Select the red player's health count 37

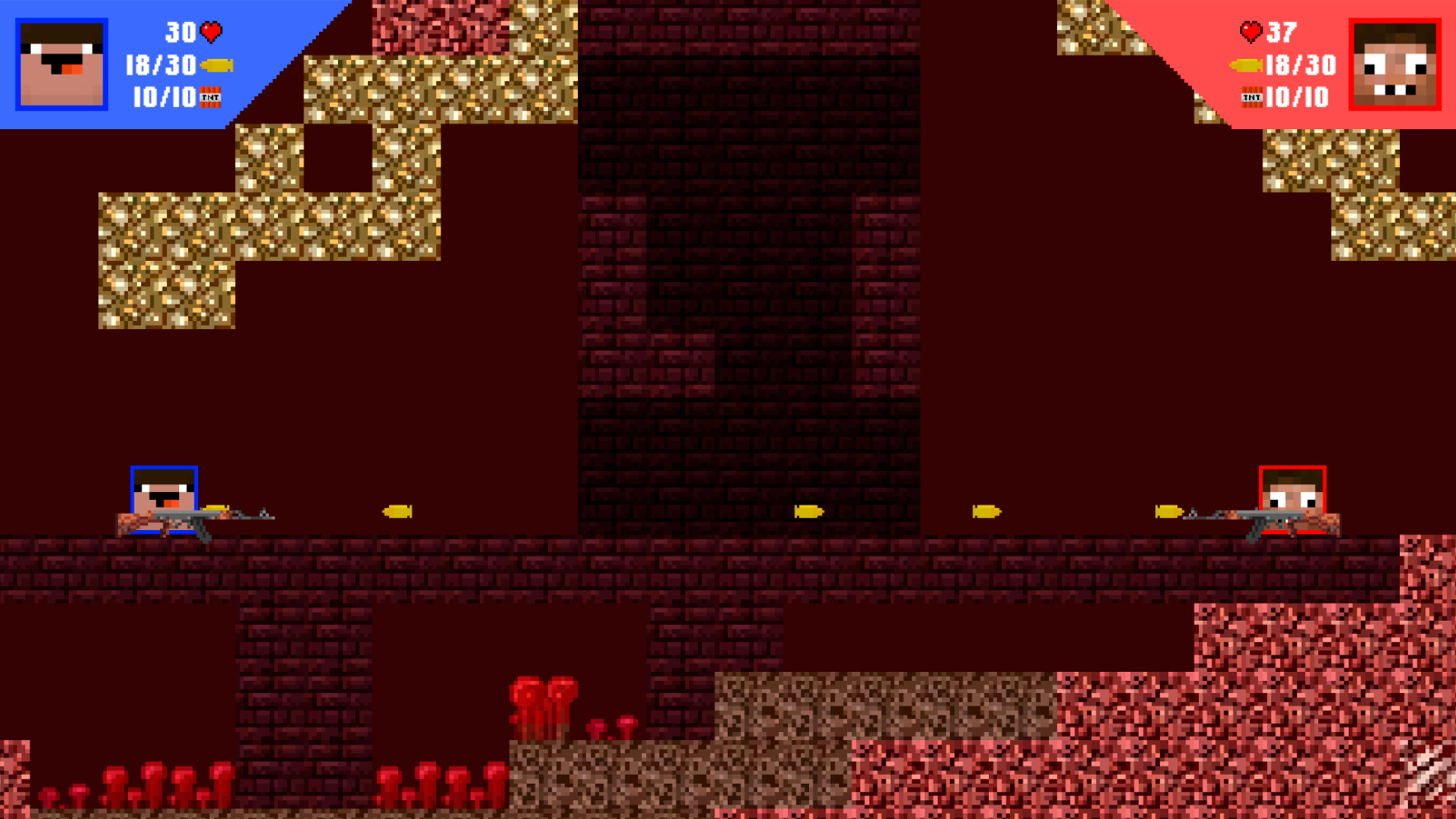[1281, 32]
